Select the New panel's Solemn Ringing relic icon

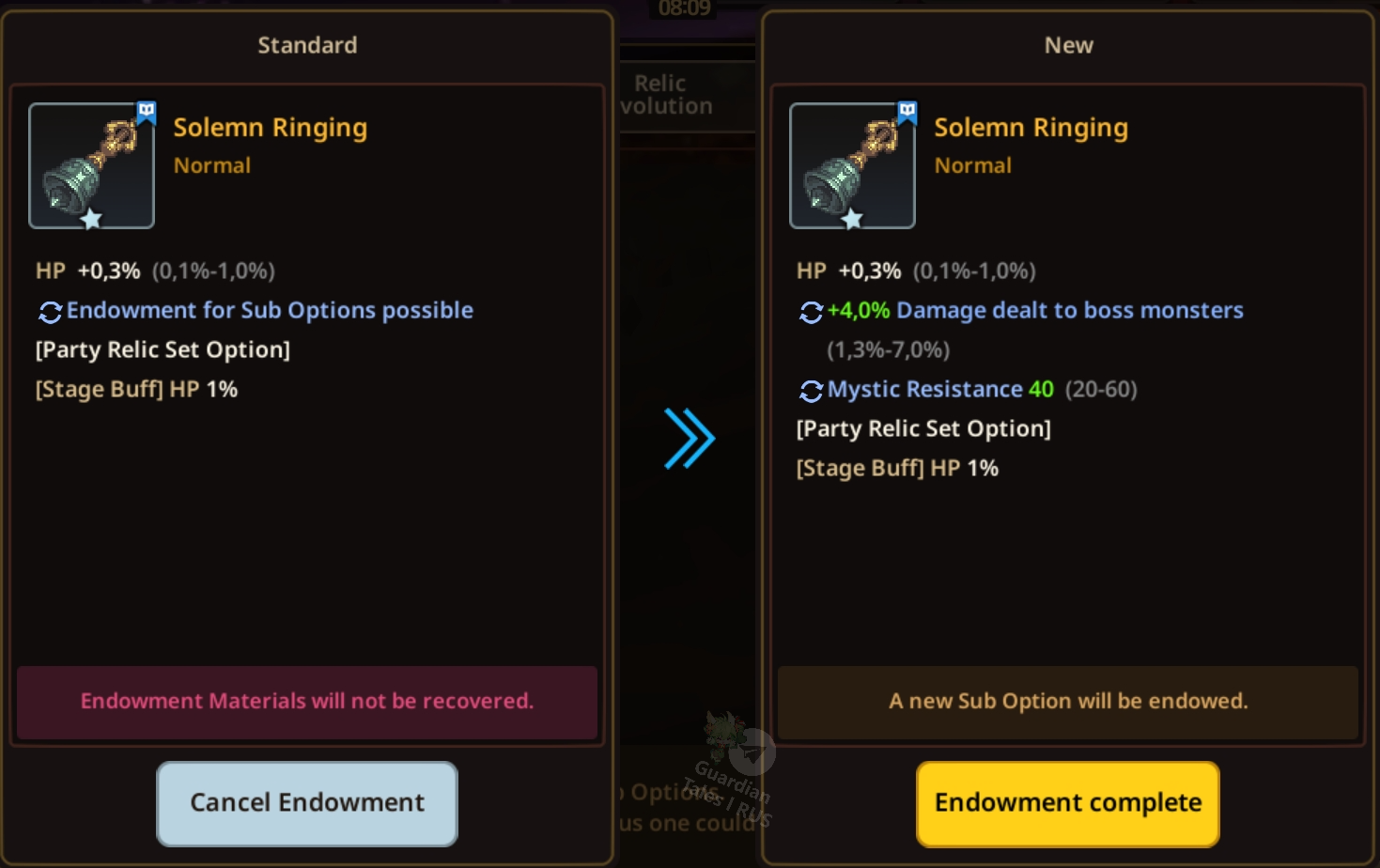pos(852,166)
